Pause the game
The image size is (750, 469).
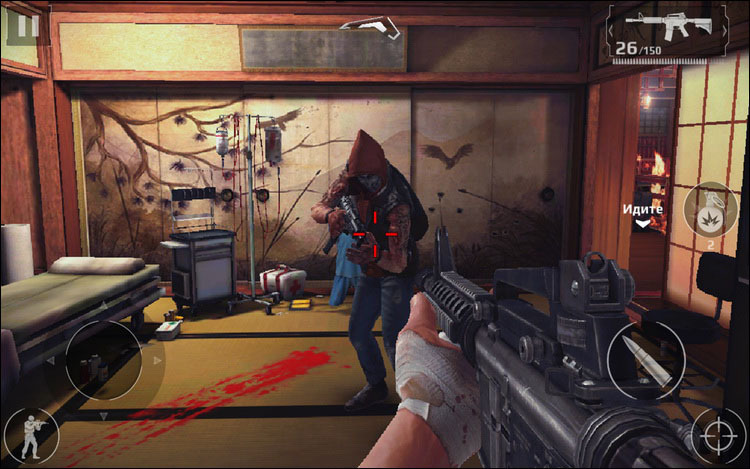[23, 24]
